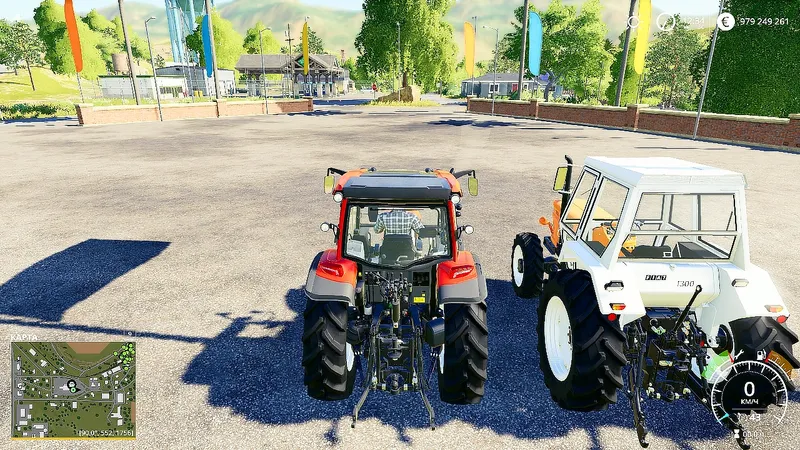This screenshot has width=800, height=450.
Task: Open the minimap in the corner
Action: (73, 388)
